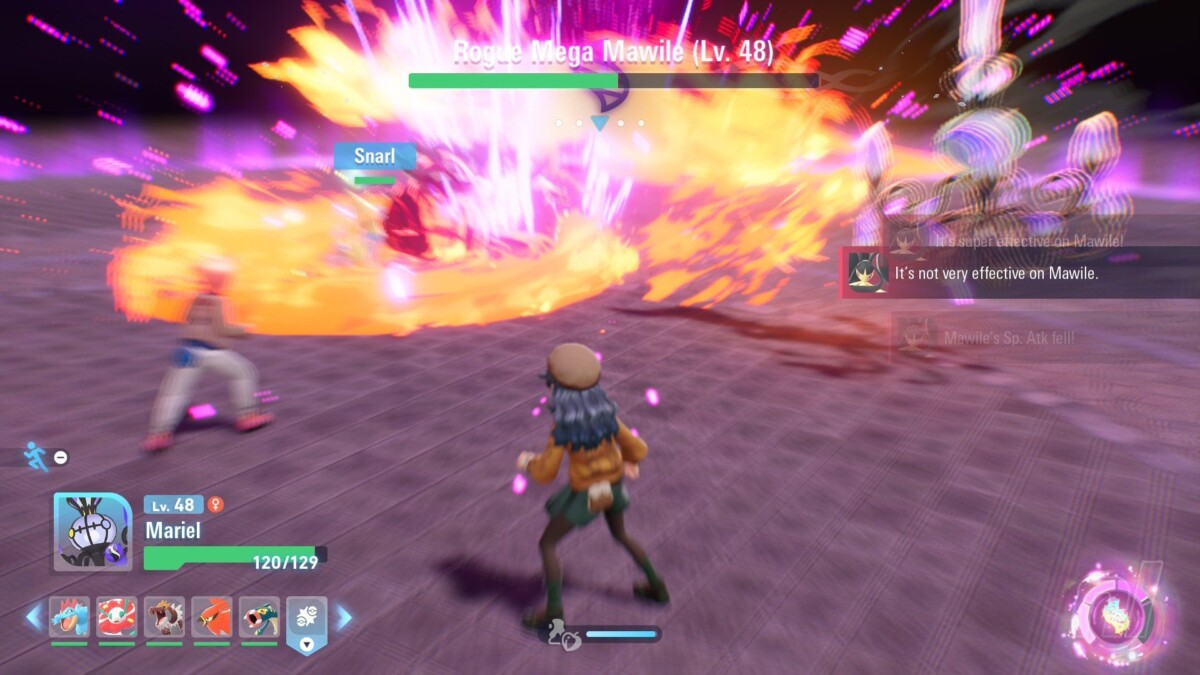Click the right arrow beside the party row

click(x=344, y=617)
